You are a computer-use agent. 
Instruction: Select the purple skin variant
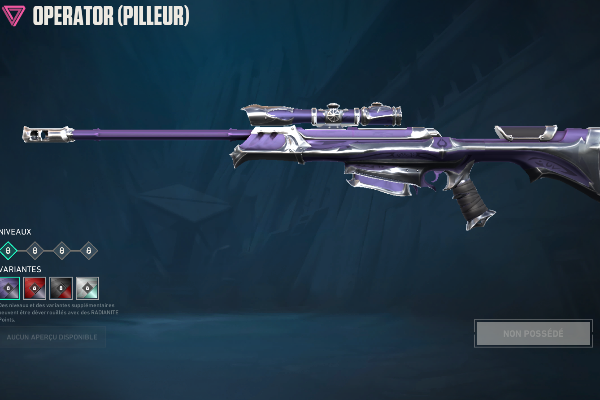click(x=9, y=288)
